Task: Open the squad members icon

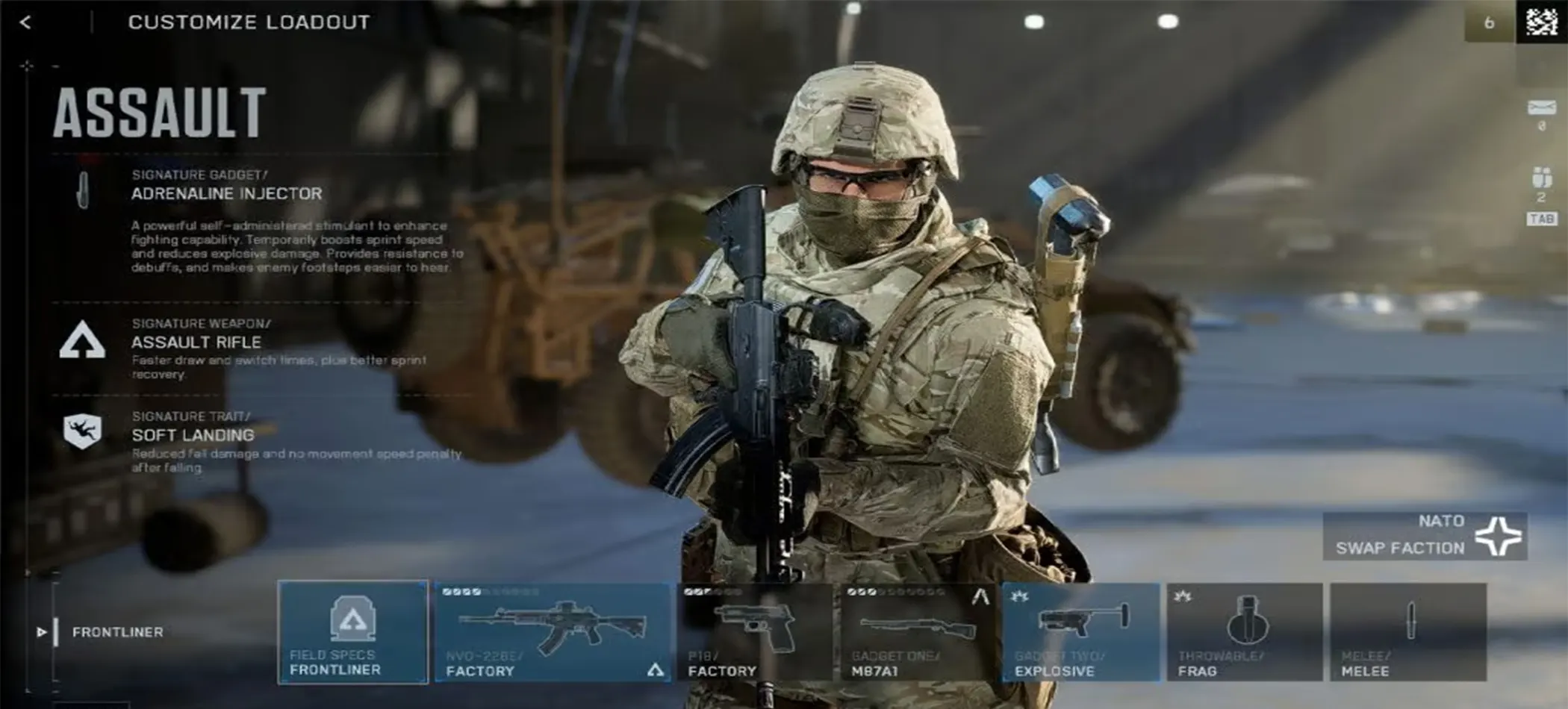Action: coord(1541,178)
